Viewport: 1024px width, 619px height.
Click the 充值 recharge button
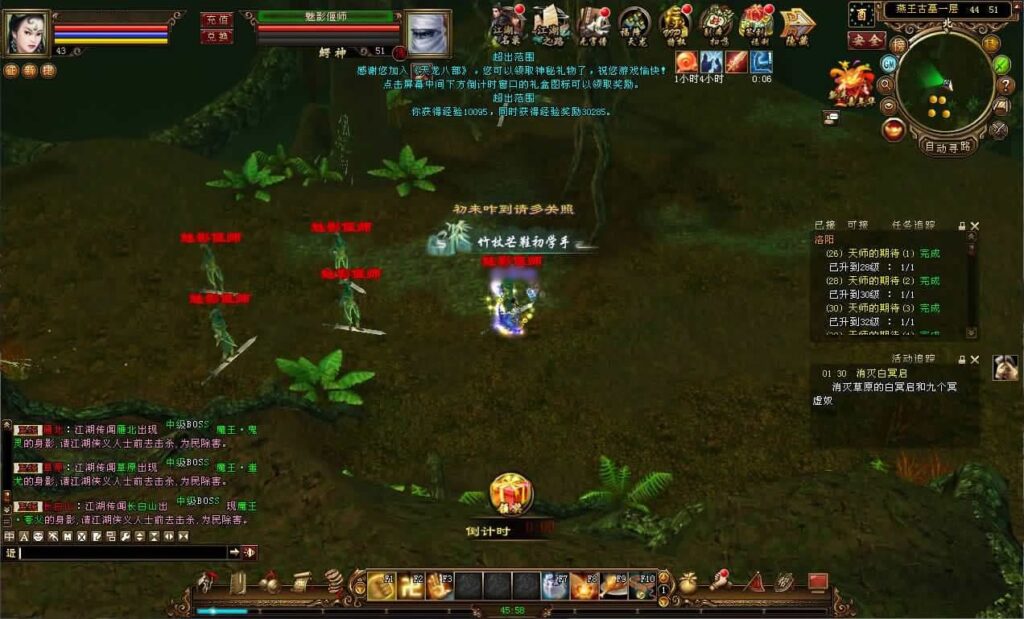[216, 20]
